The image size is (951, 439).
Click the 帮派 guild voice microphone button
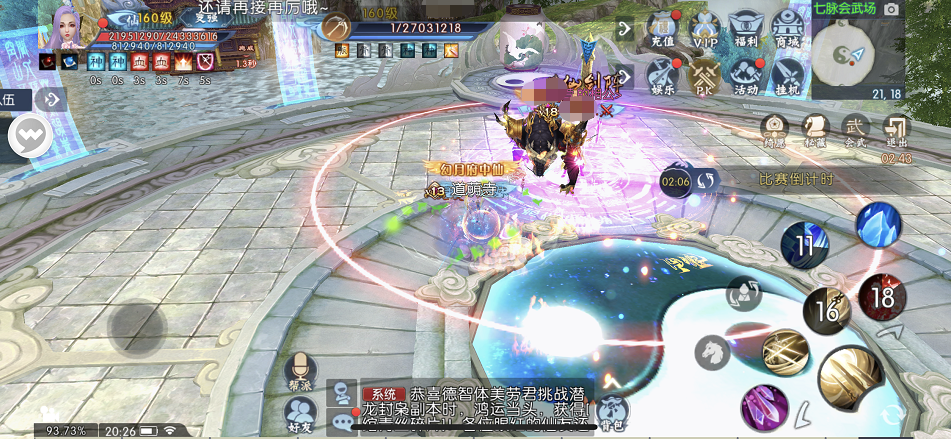pos(298,370)
